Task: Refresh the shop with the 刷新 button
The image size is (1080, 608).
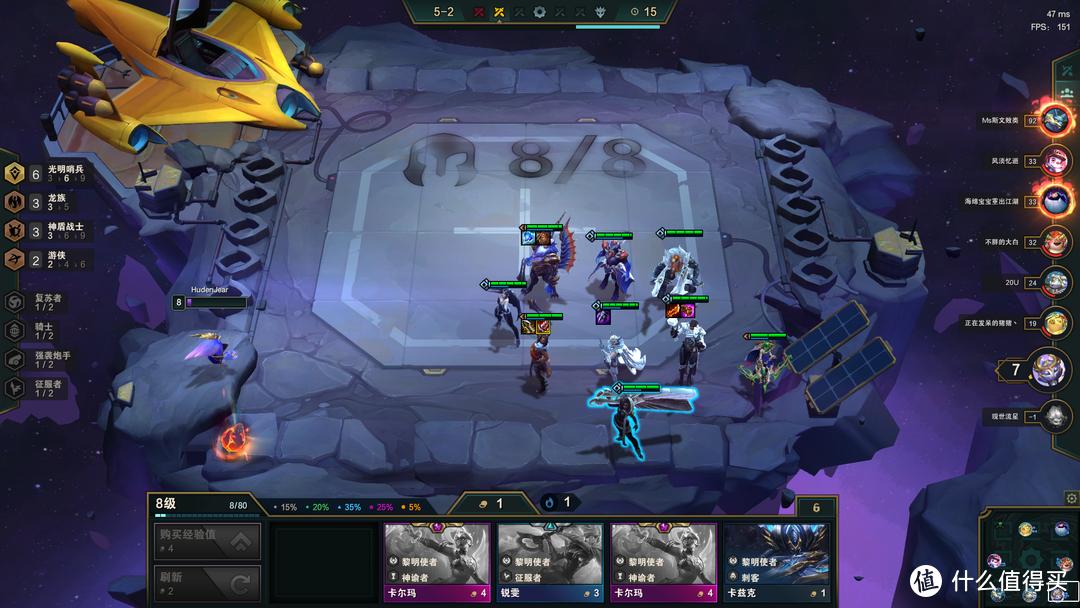Action: 207,582
